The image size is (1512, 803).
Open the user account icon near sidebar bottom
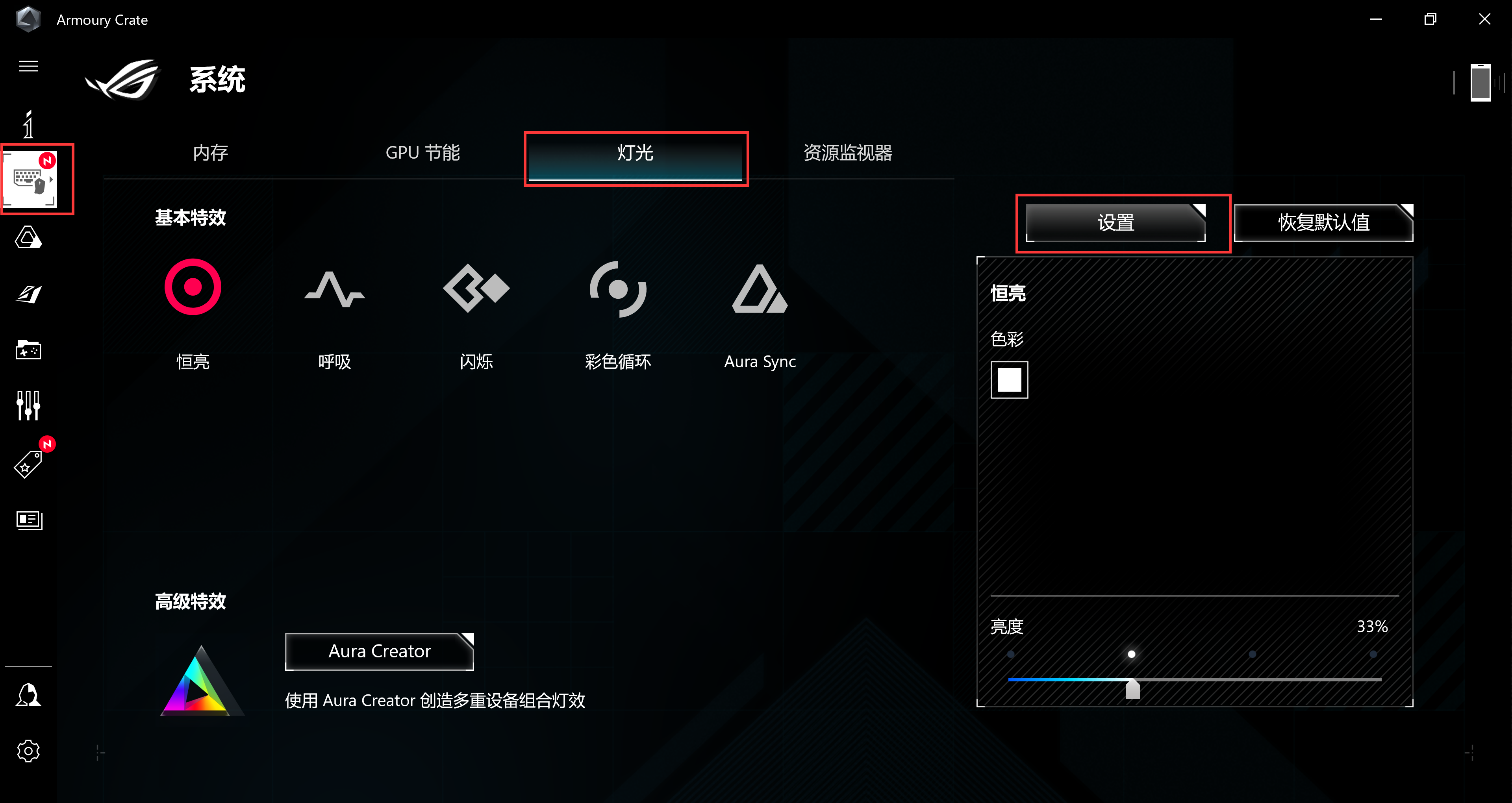pyautogui.click(x=28, y=694)
